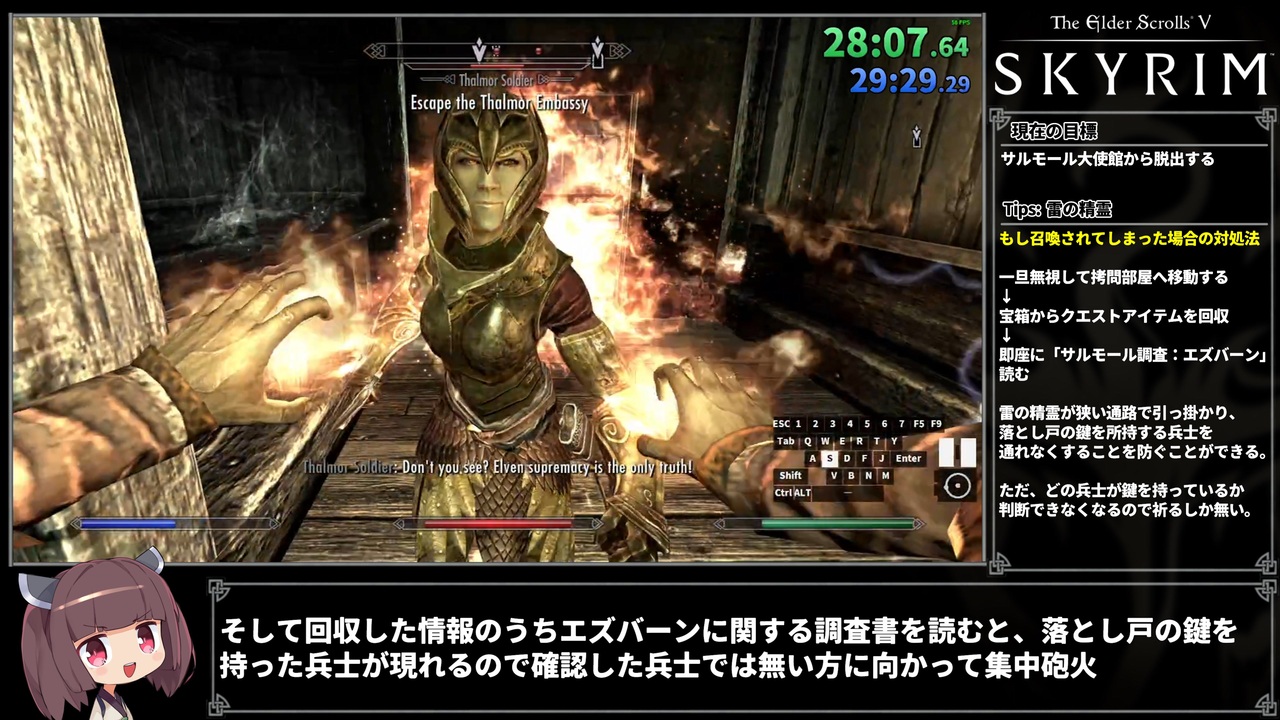Viewport: 1280px width, 720px height.
Task: Click the ALT key indicator
Action: point(803,491)
